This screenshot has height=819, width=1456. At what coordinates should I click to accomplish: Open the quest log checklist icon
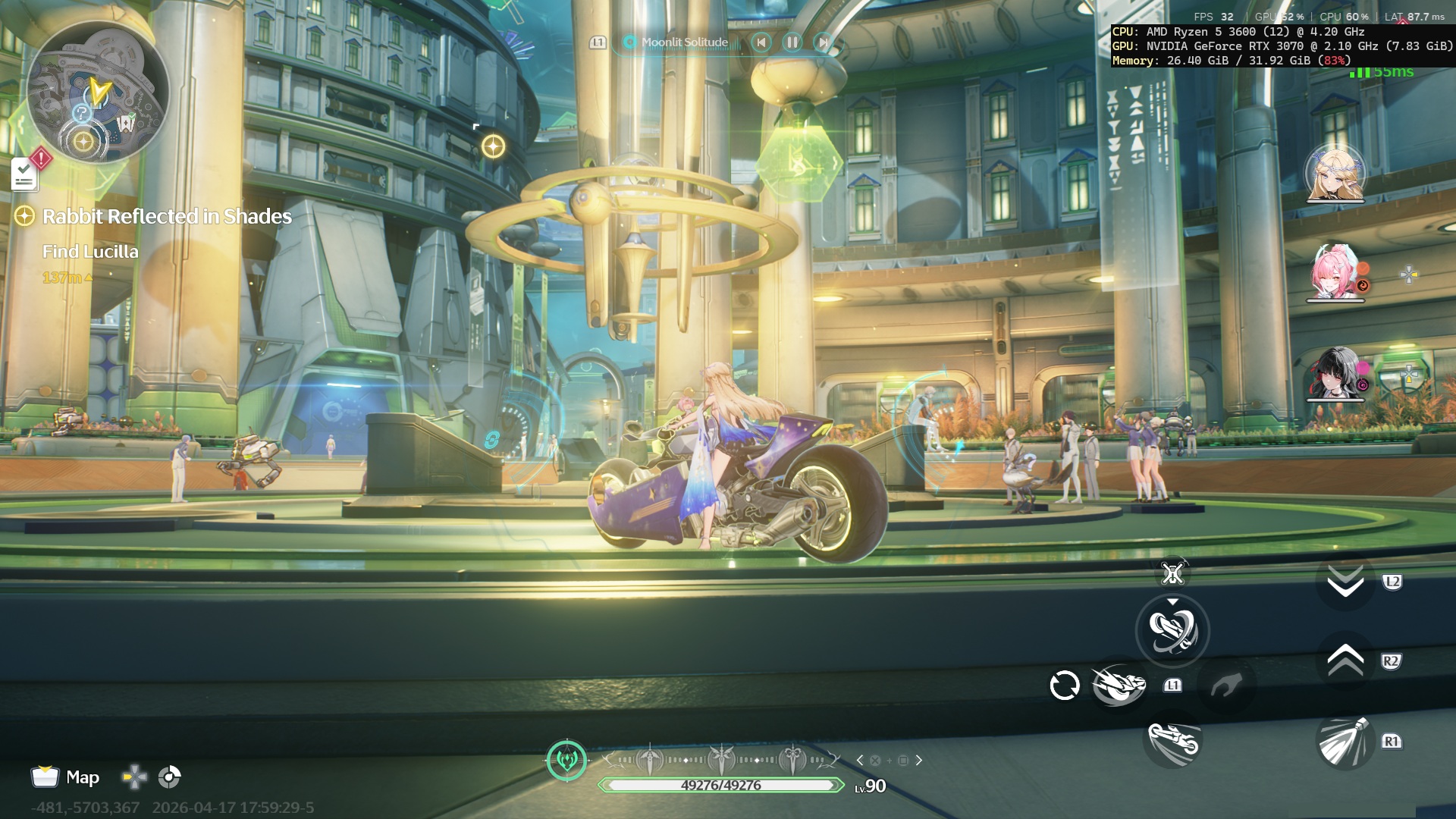coord(24,176)
